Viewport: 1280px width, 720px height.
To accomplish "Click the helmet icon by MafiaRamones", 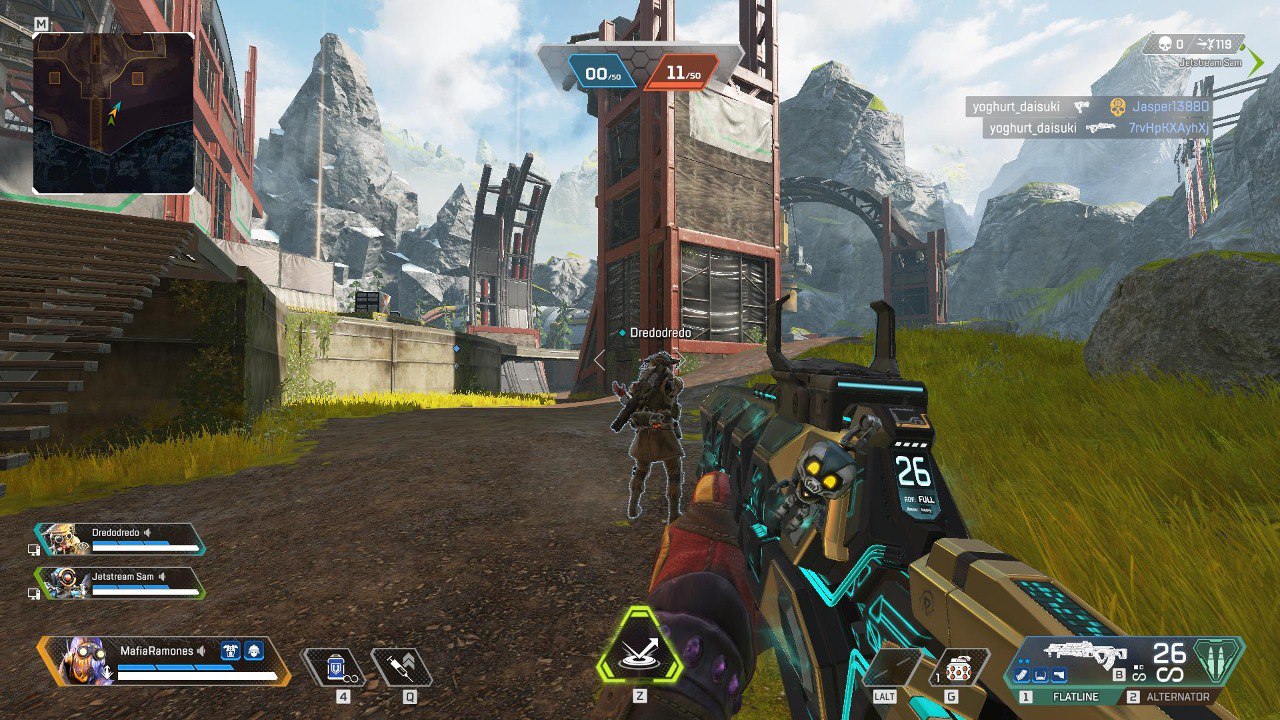I will pos(254,651).
